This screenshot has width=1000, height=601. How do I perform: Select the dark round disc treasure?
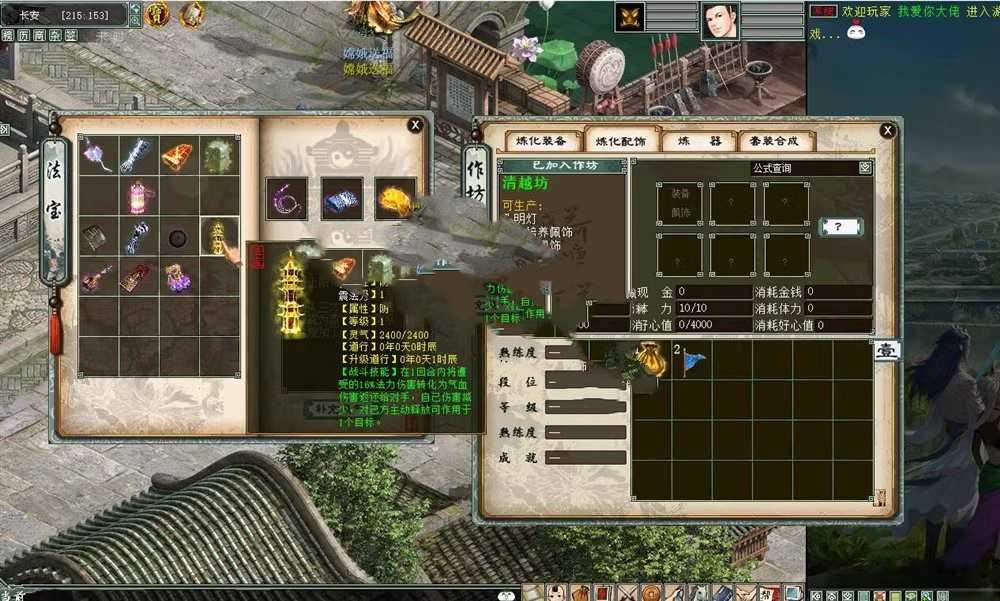point(179,238)
